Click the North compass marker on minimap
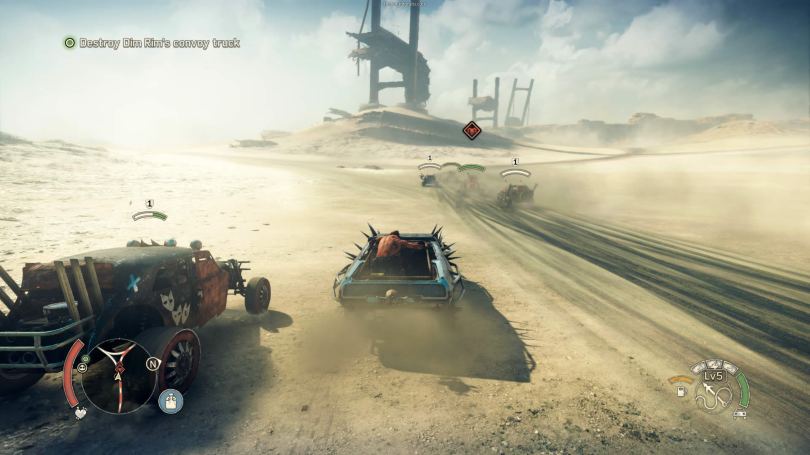Screen dimensions: 810x455 [154, 363]
